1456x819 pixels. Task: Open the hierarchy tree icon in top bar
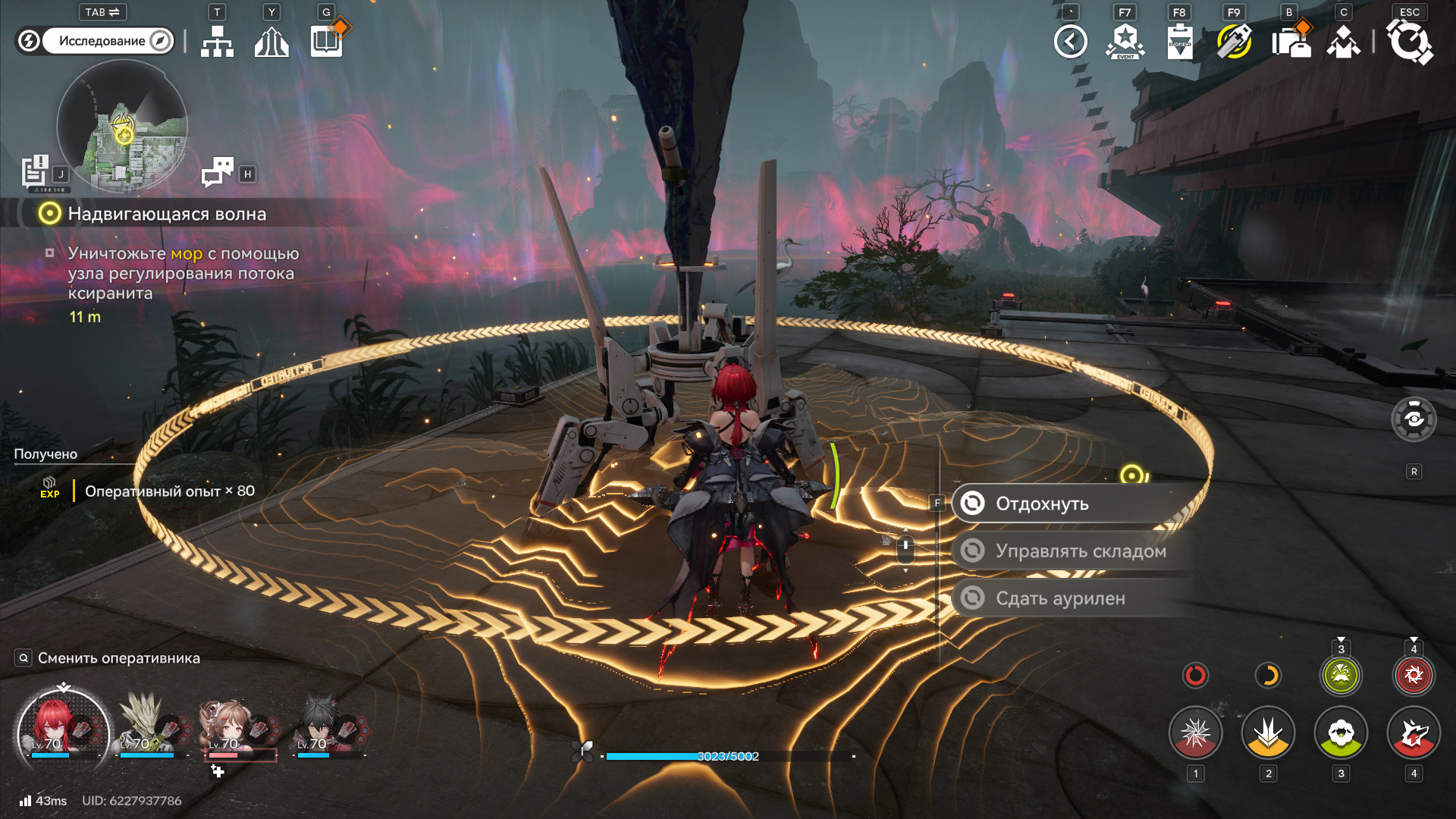point(217,42)
